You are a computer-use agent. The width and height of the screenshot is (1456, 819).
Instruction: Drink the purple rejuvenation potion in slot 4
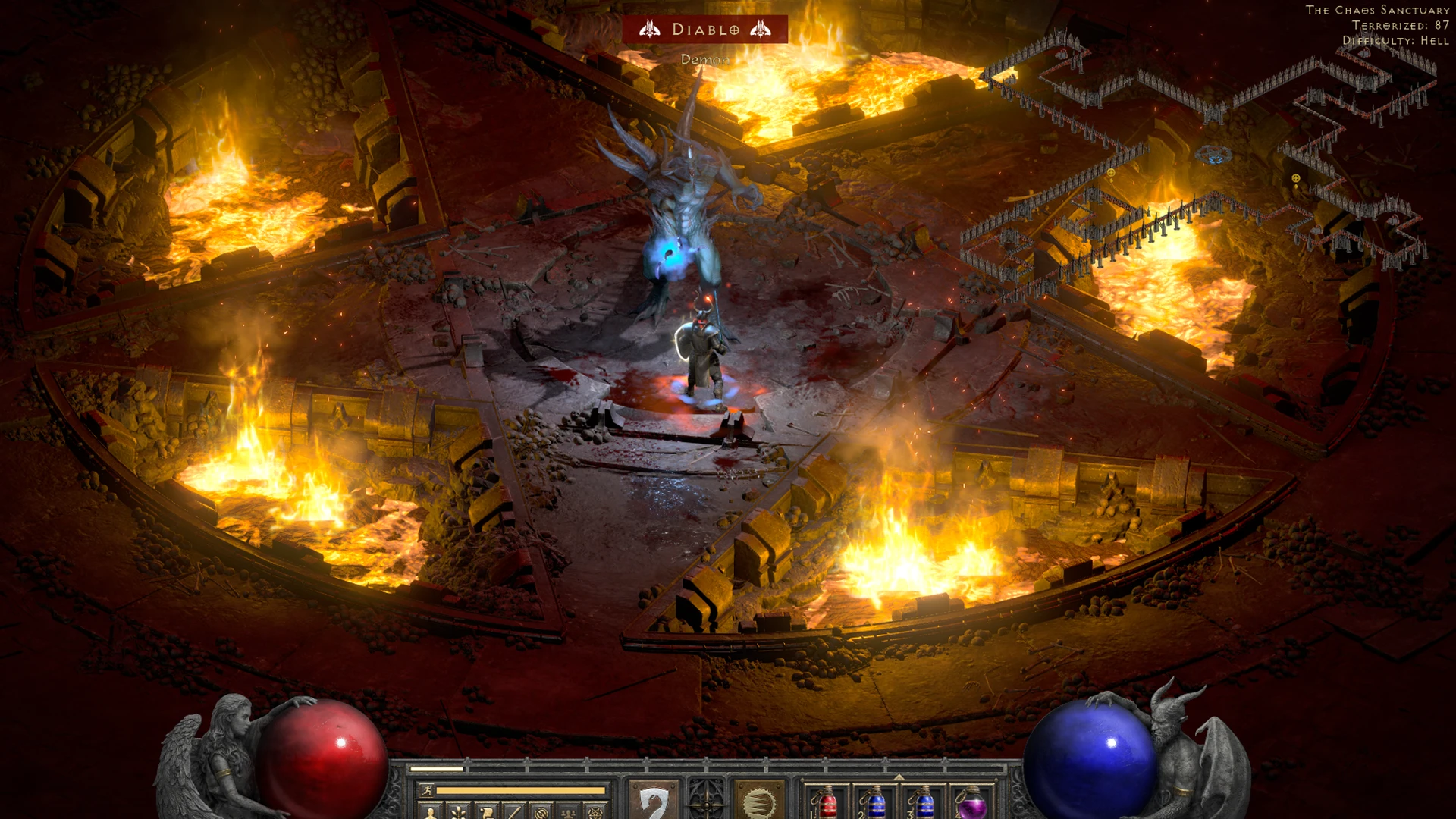coord(972,808)
